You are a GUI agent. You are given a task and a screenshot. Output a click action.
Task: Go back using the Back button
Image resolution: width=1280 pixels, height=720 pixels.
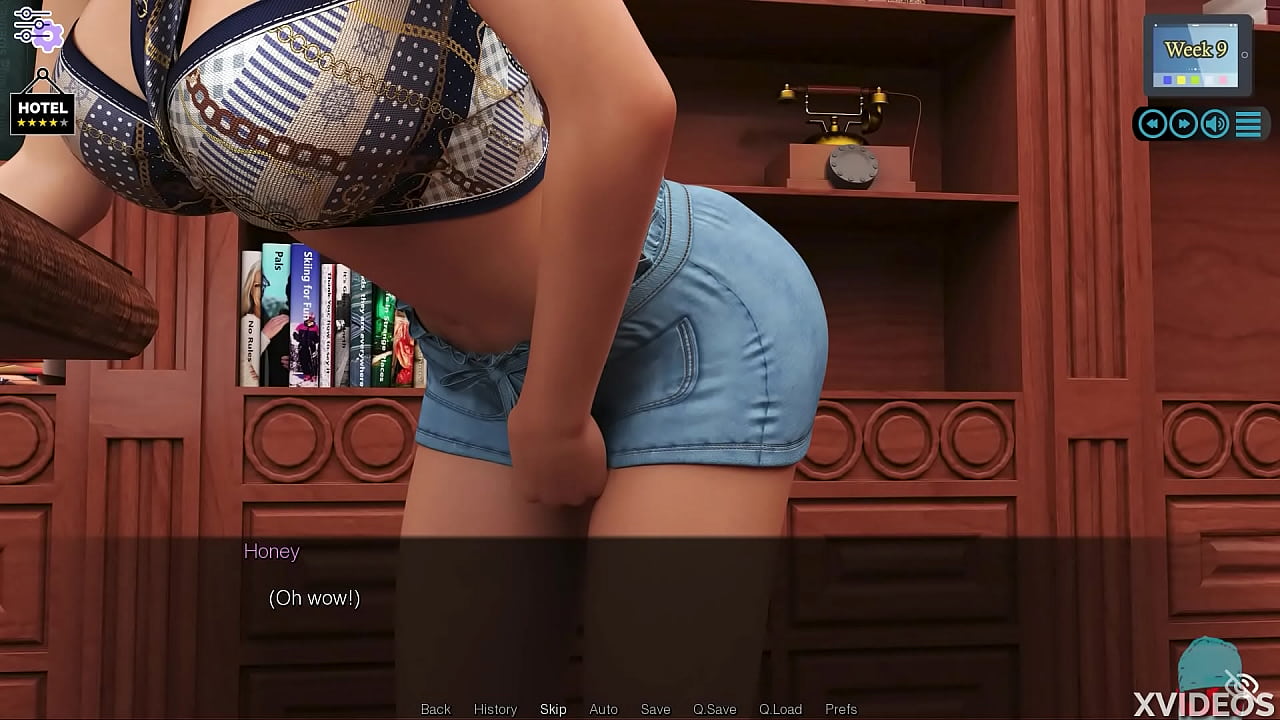435,709
